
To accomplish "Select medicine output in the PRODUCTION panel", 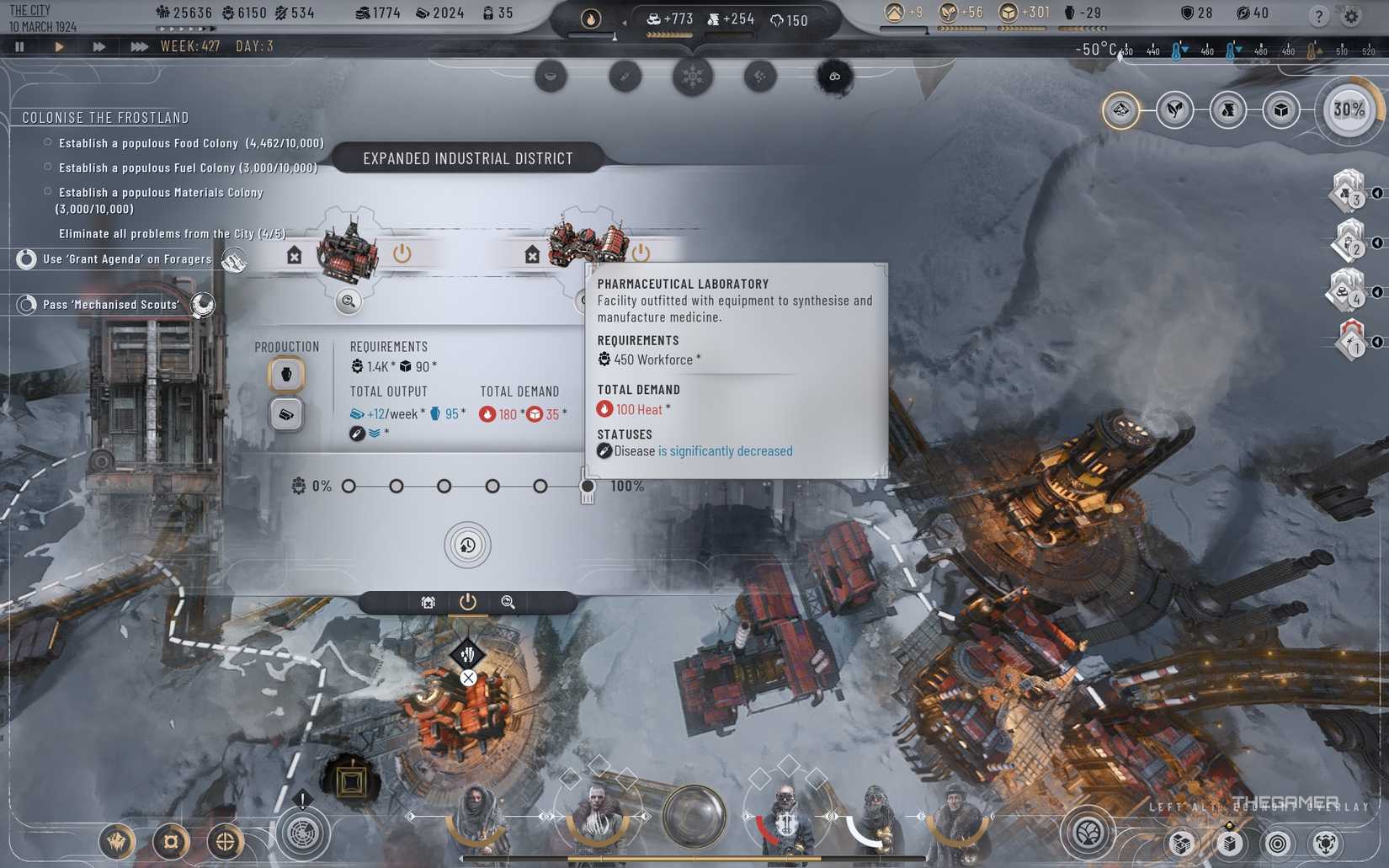I will (286, 374).
